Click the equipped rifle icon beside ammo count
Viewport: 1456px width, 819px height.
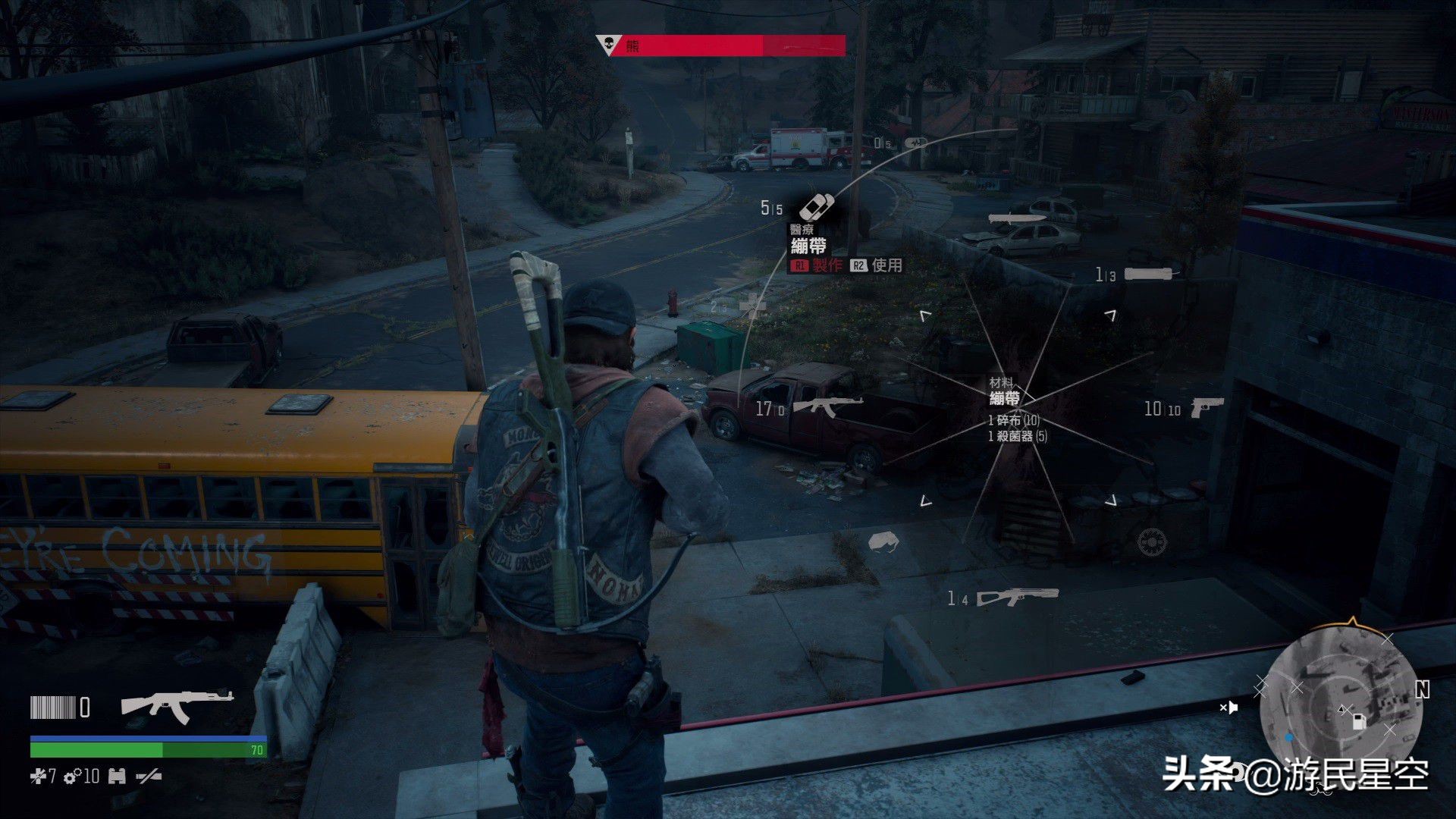click(177, 706)
